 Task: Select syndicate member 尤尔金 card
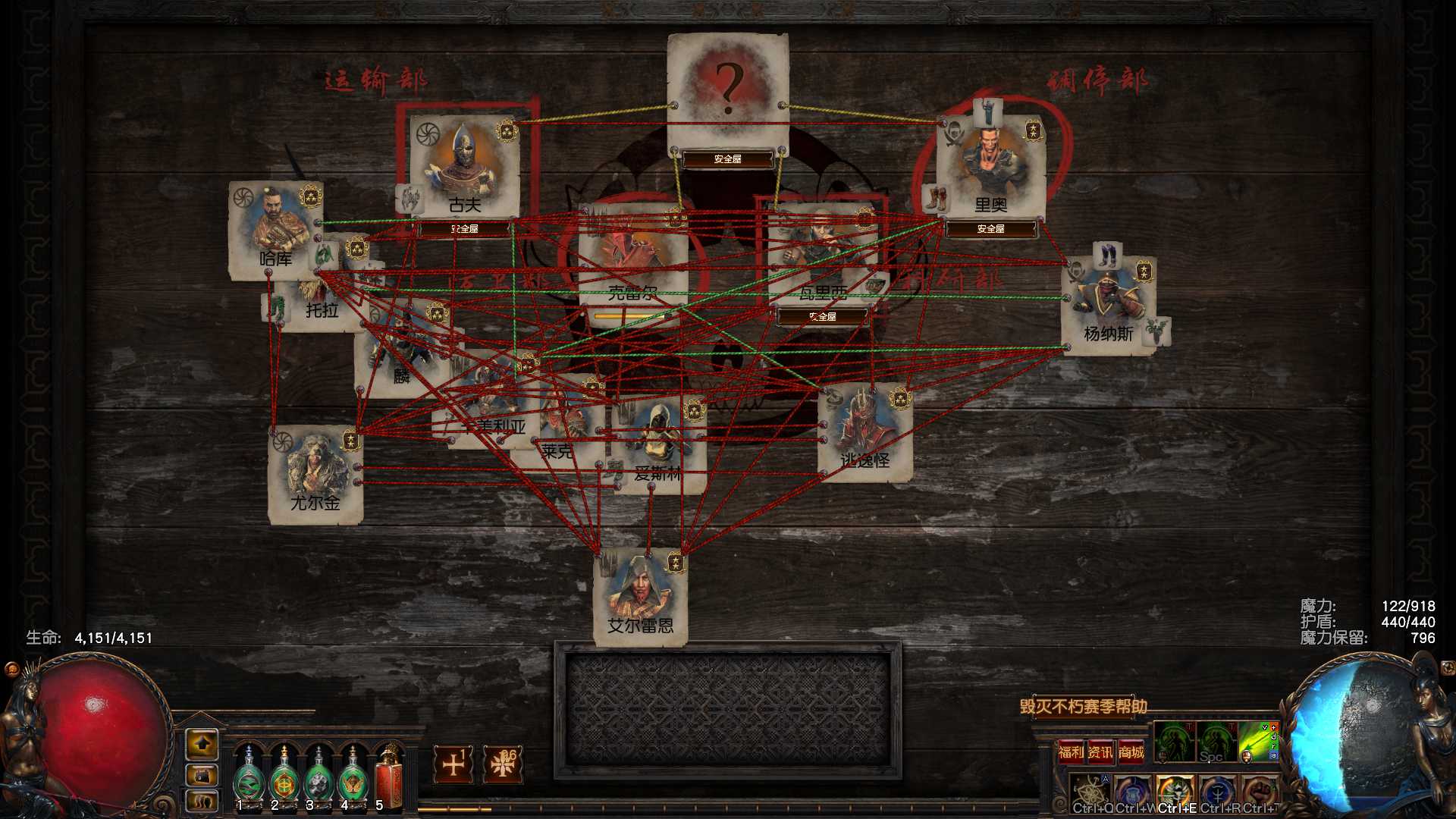click(315, 475)
